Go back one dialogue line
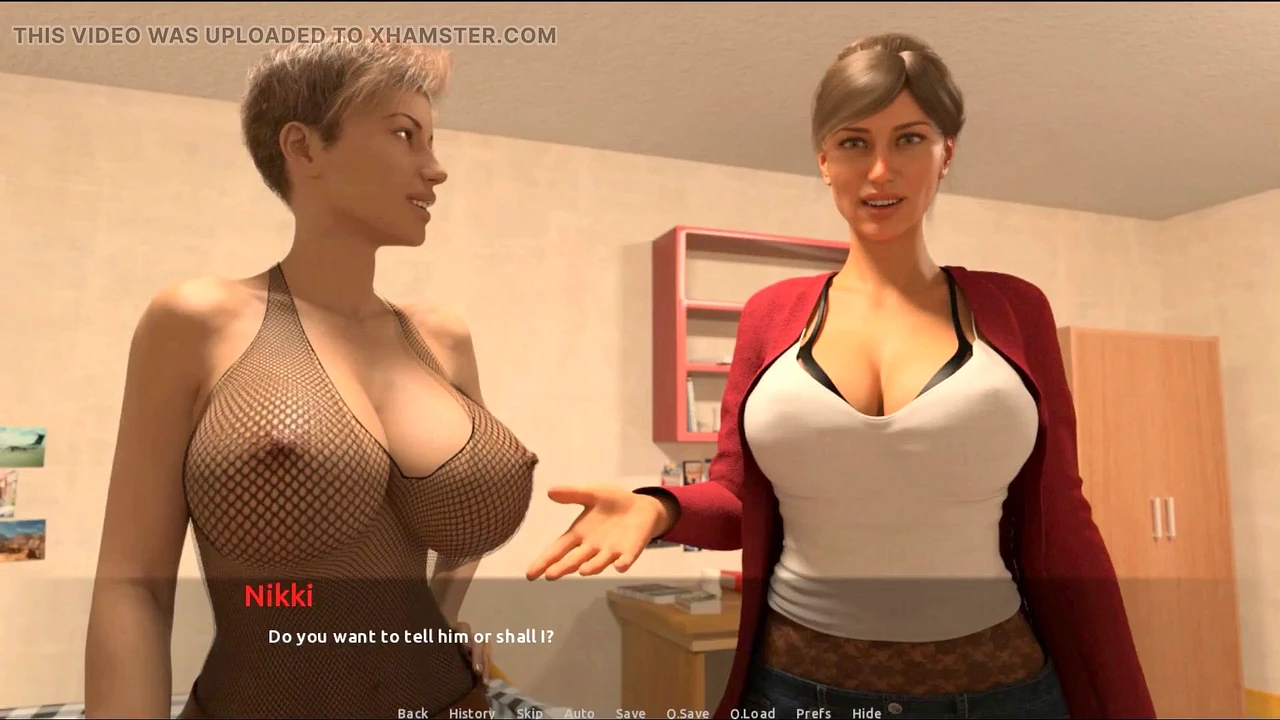Image resolution: width=1280 pixels, height=720 pixels. pyautogui.click(x=412, y=713)
